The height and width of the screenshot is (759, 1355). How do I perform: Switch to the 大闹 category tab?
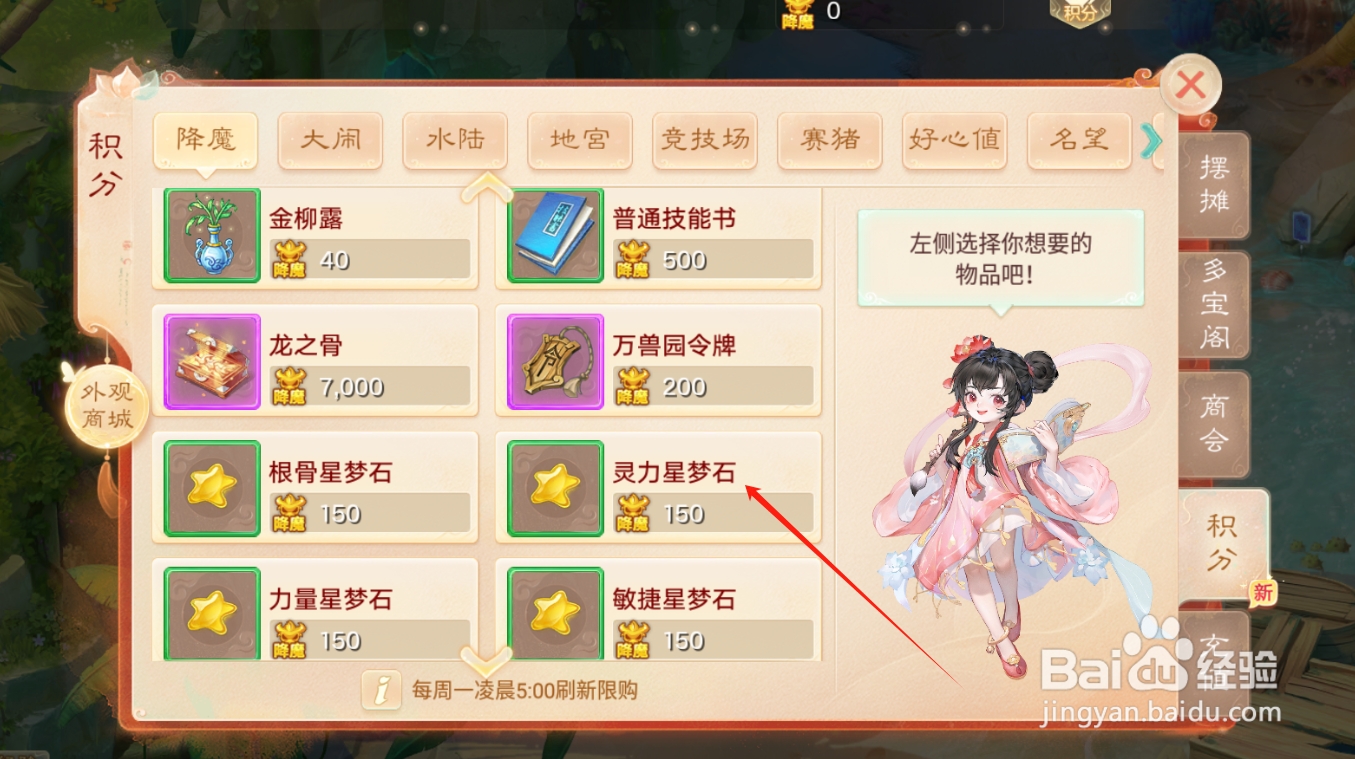[330, 140]
